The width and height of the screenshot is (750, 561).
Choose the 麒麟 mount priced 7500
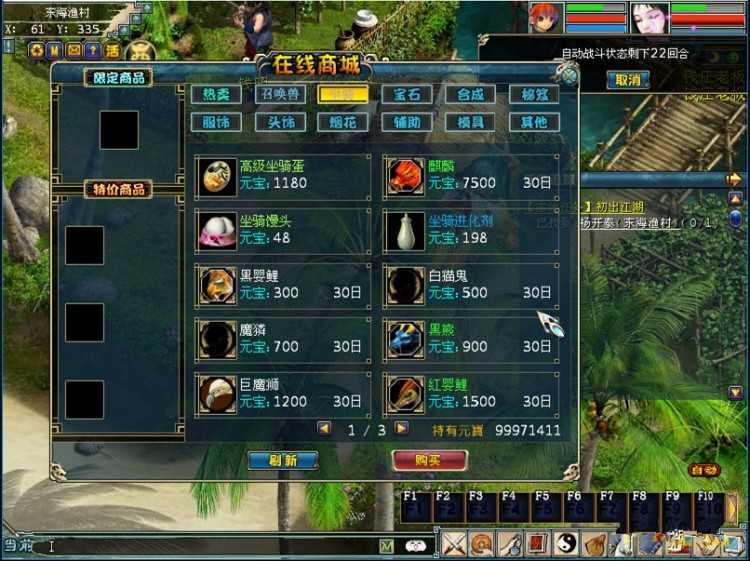pos(471,175)
